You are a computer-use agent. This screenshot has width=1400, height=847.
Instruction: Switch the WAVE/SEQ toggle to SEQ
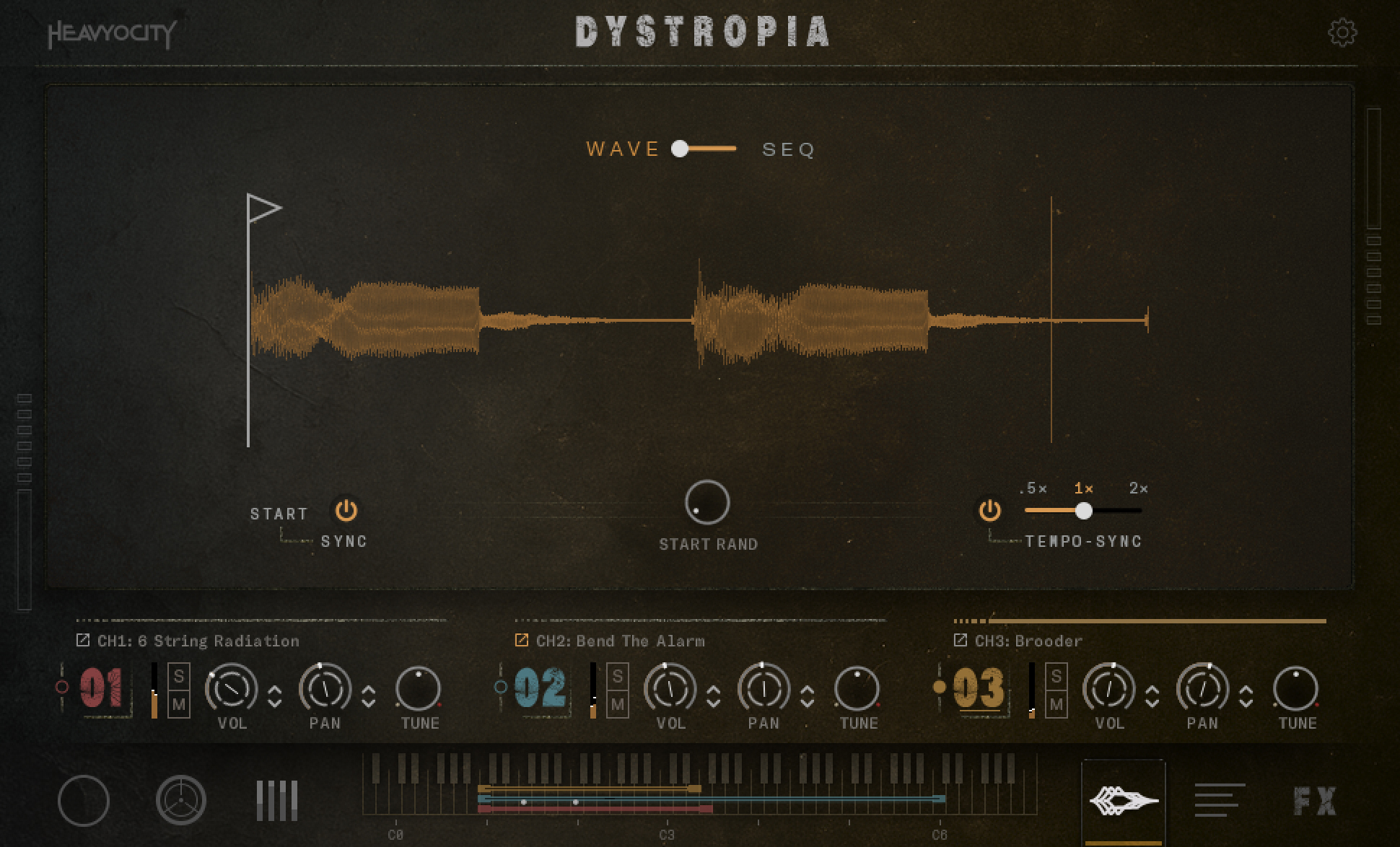tap(789, 149)
